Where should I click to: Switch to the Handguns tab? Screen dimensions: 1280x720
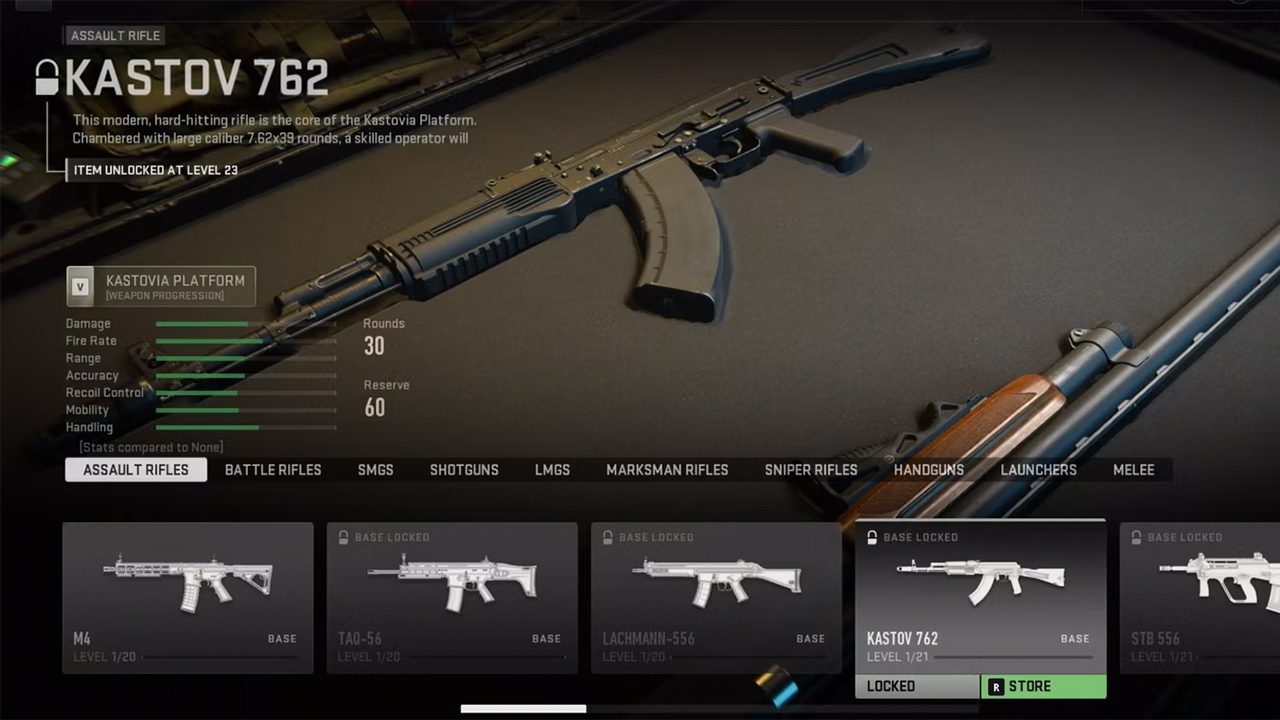929,470
